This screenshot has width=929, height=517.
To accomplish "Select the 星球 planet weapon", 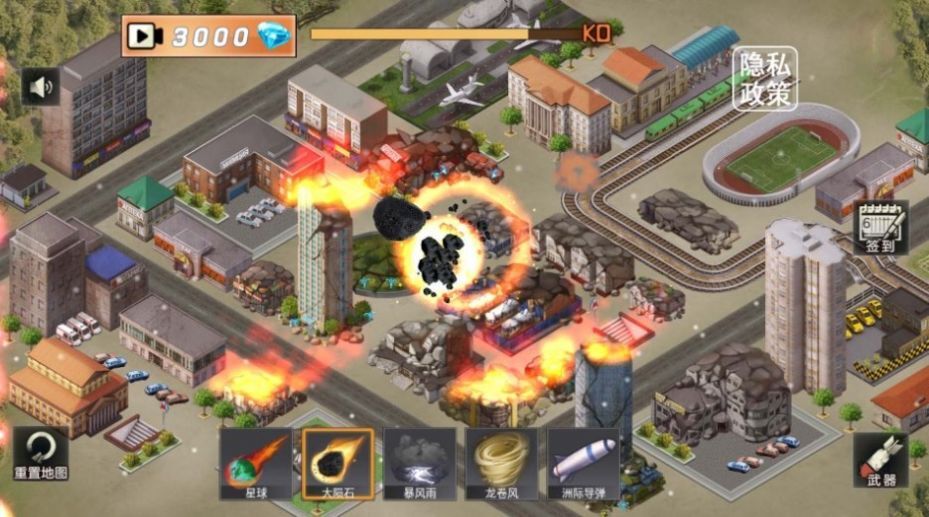I will pos(256,463).
